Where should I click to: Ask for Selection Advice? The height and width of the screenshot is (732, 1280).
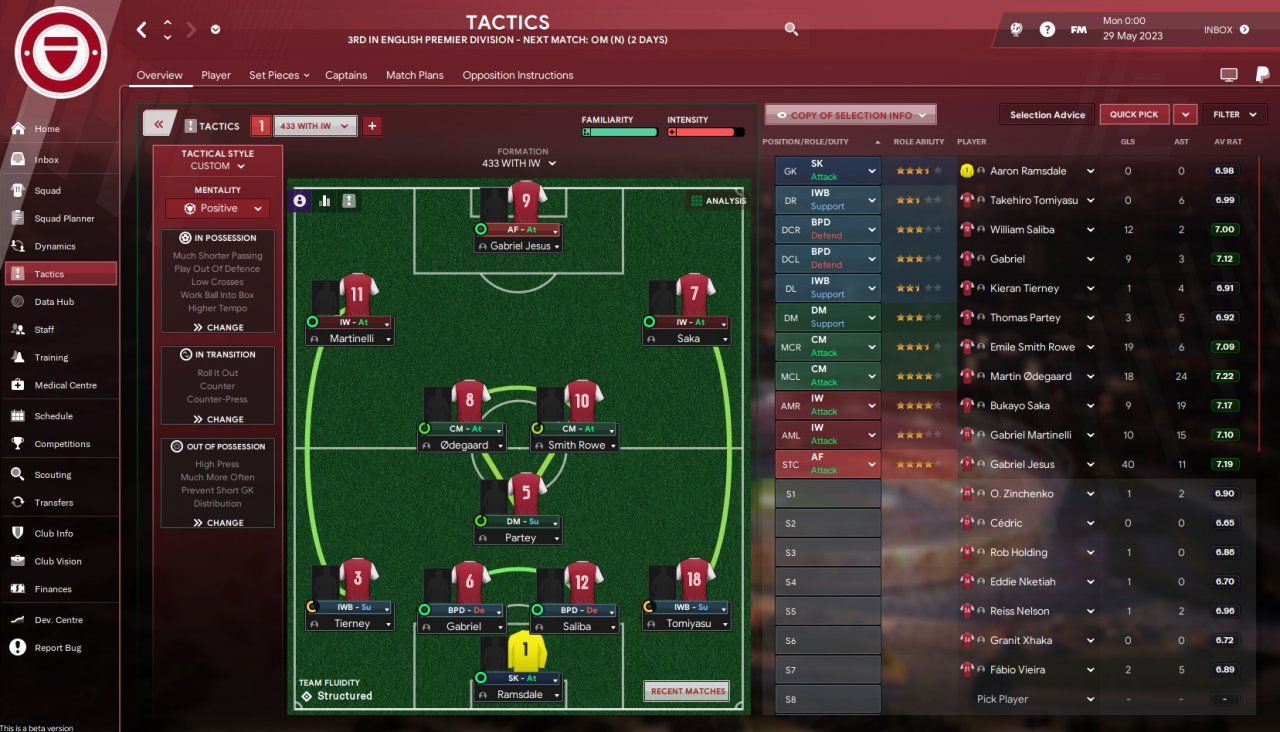[1047, 115]
